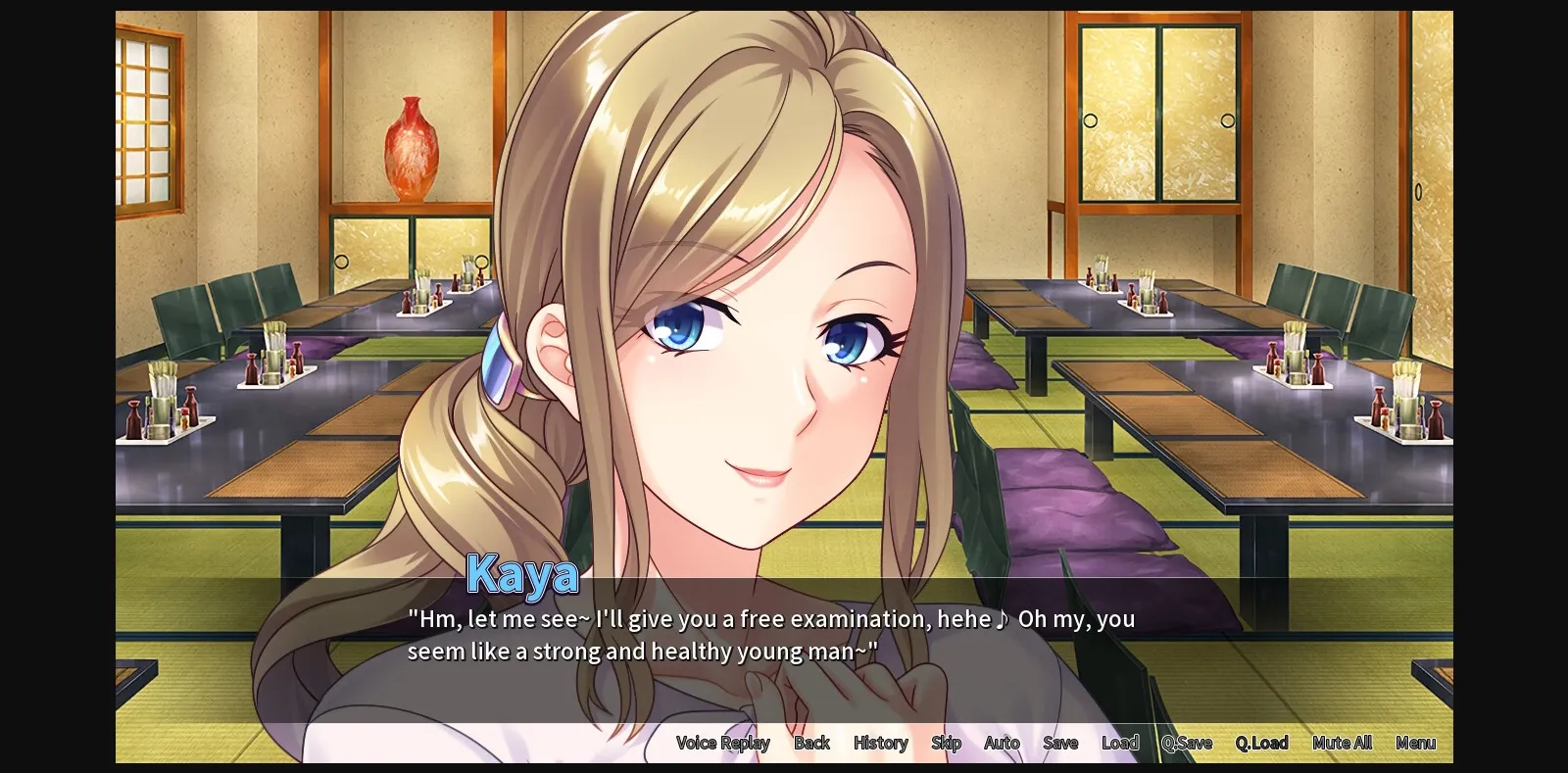Perform a quick save with Q.Save
This screenshot has width=1568, height=773.
(x=1186, y=743)
